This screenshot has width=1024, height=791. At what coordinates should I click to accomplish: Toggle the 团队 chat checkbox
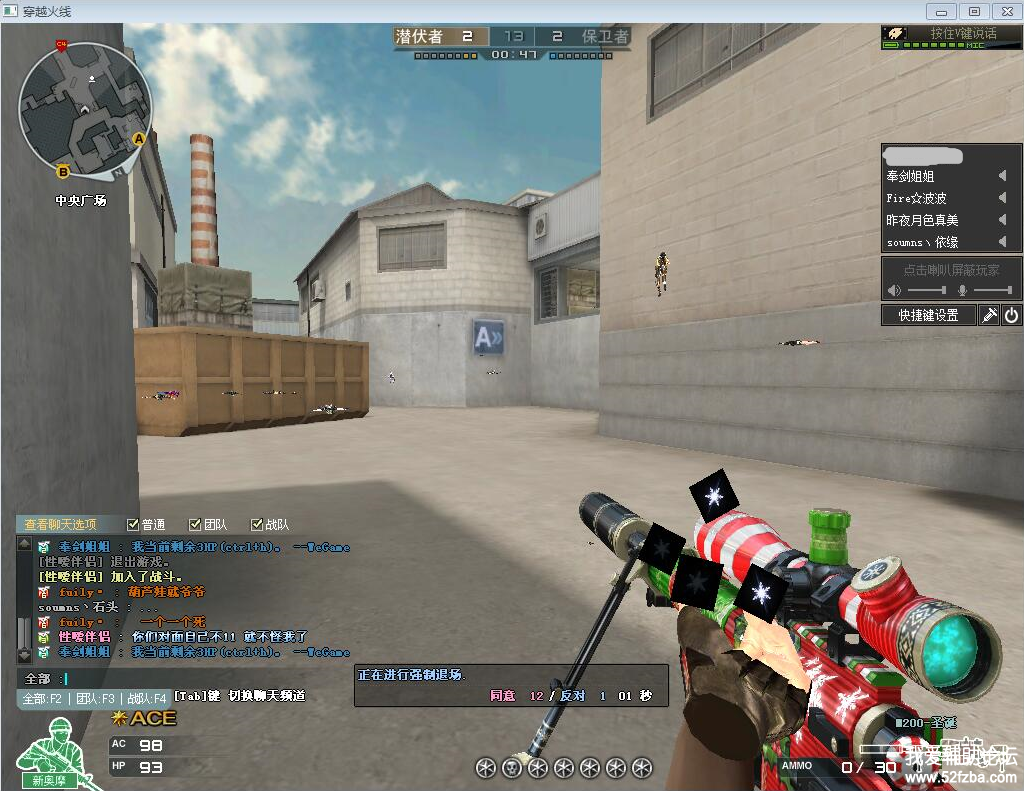click(x=195, y=524)
